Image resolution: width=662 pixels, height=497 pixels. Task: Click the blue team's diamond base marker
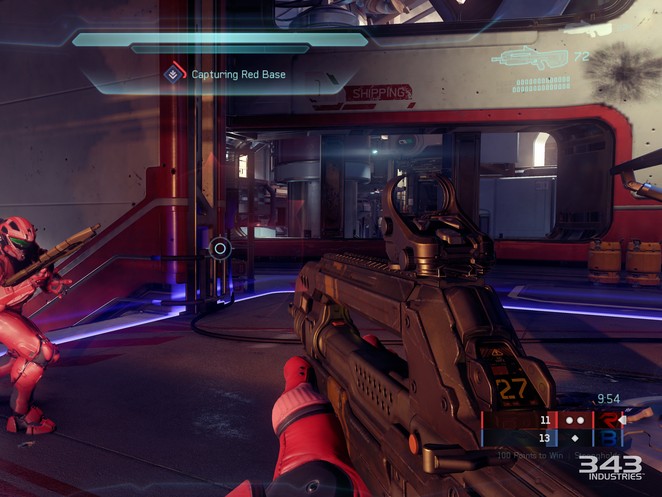tap(575, 438)
